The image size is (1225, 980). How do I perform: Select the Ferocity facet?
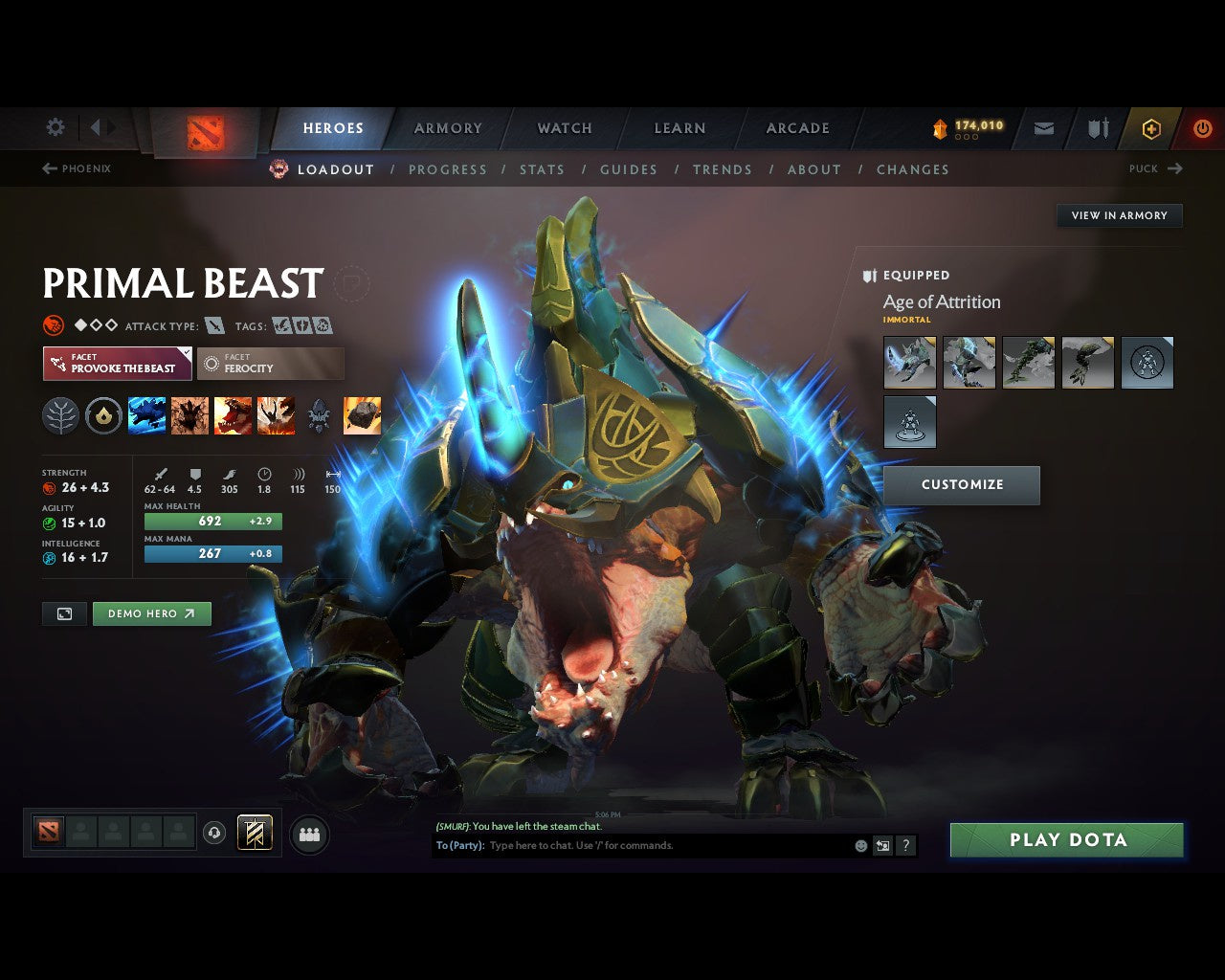(x=270, y=364)
